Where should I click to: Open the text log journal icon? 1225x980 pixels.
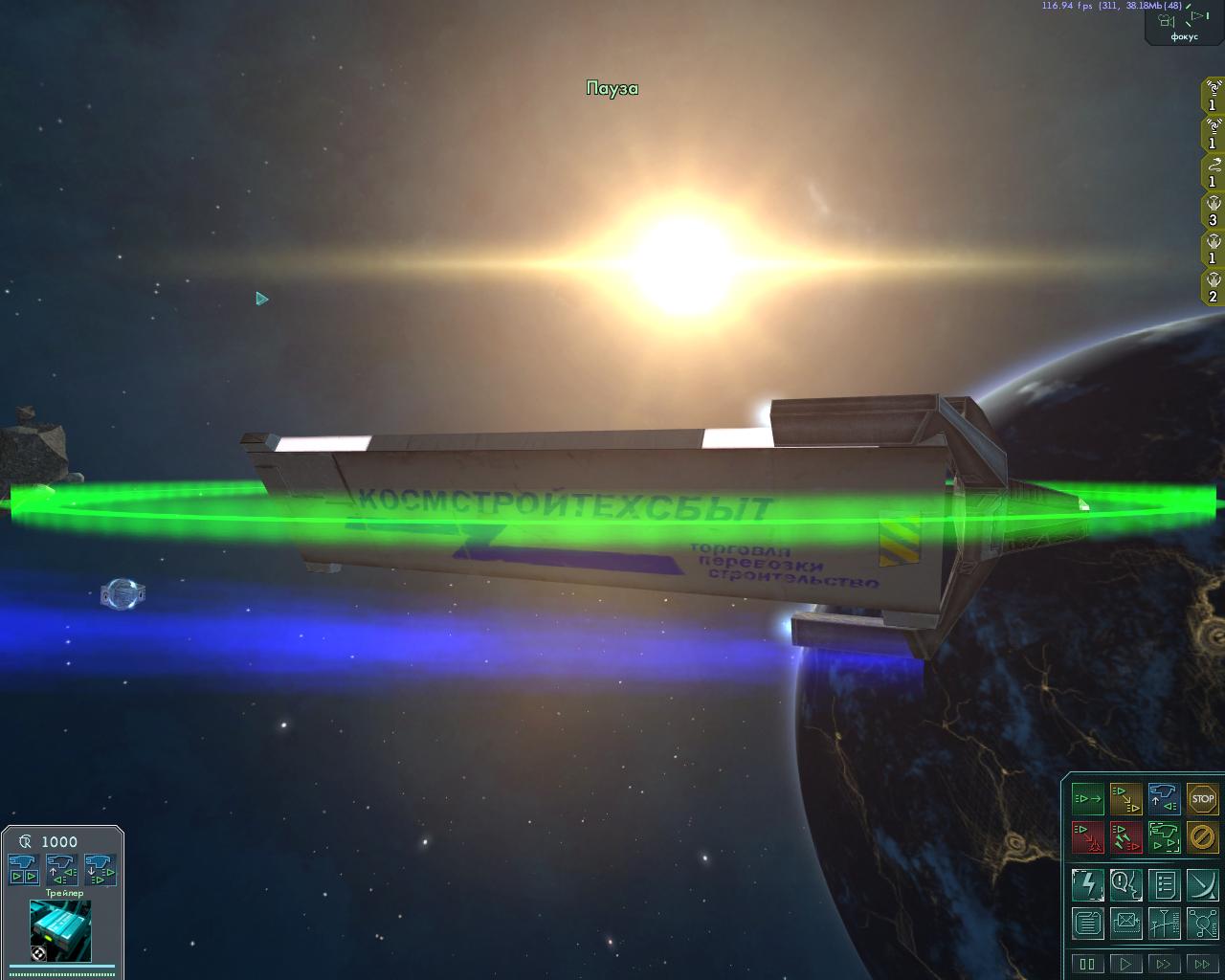tap(1087, 924)
